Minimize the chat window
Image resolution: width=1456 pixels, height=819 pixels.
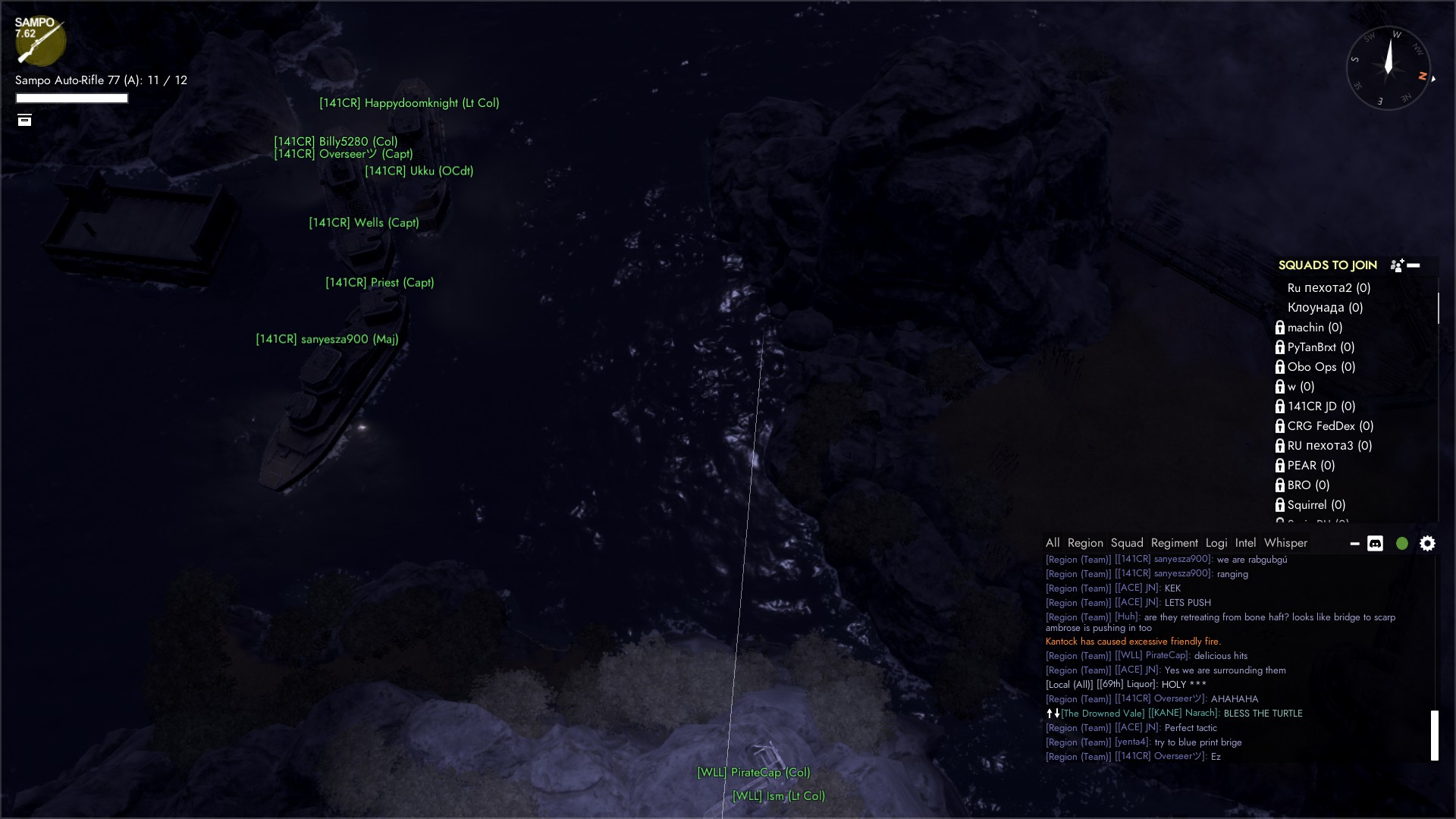tap(1354, 544)
